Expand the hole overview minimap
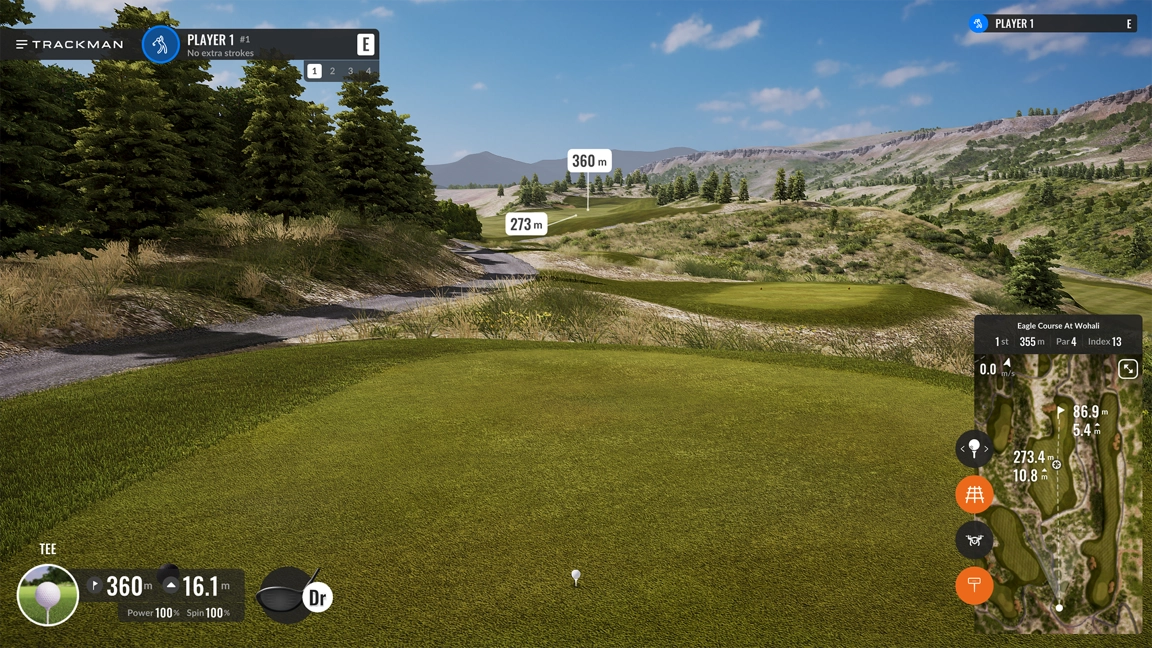 tap(1128, 369)
